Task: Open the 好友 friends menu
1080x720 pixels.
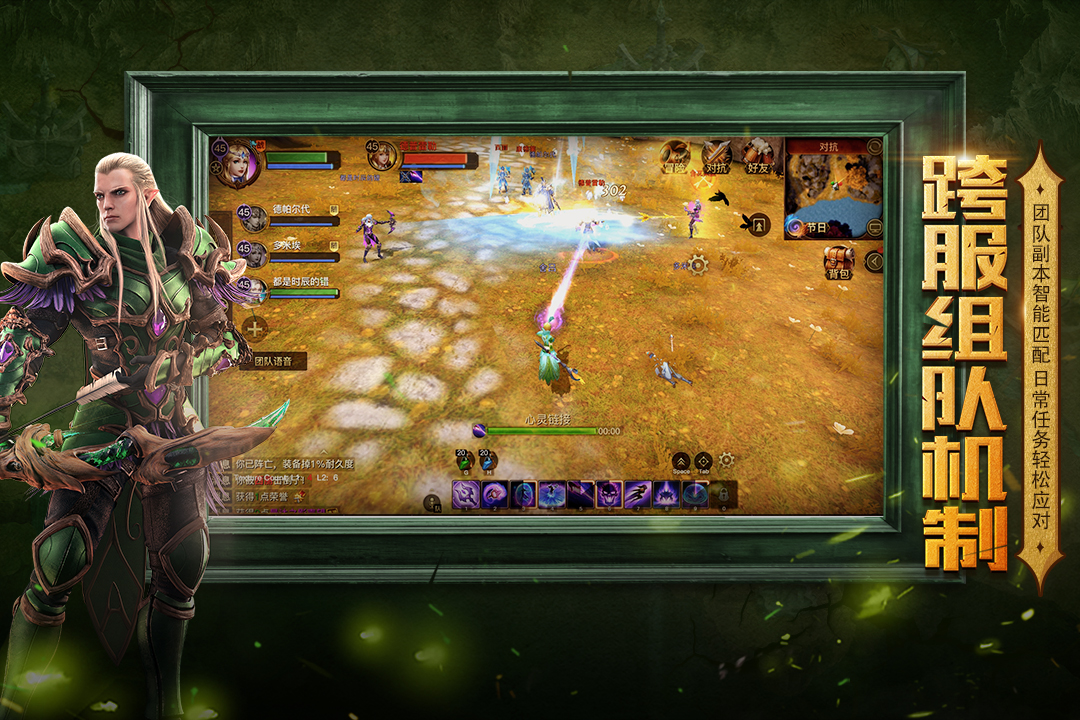Action: 757,155
